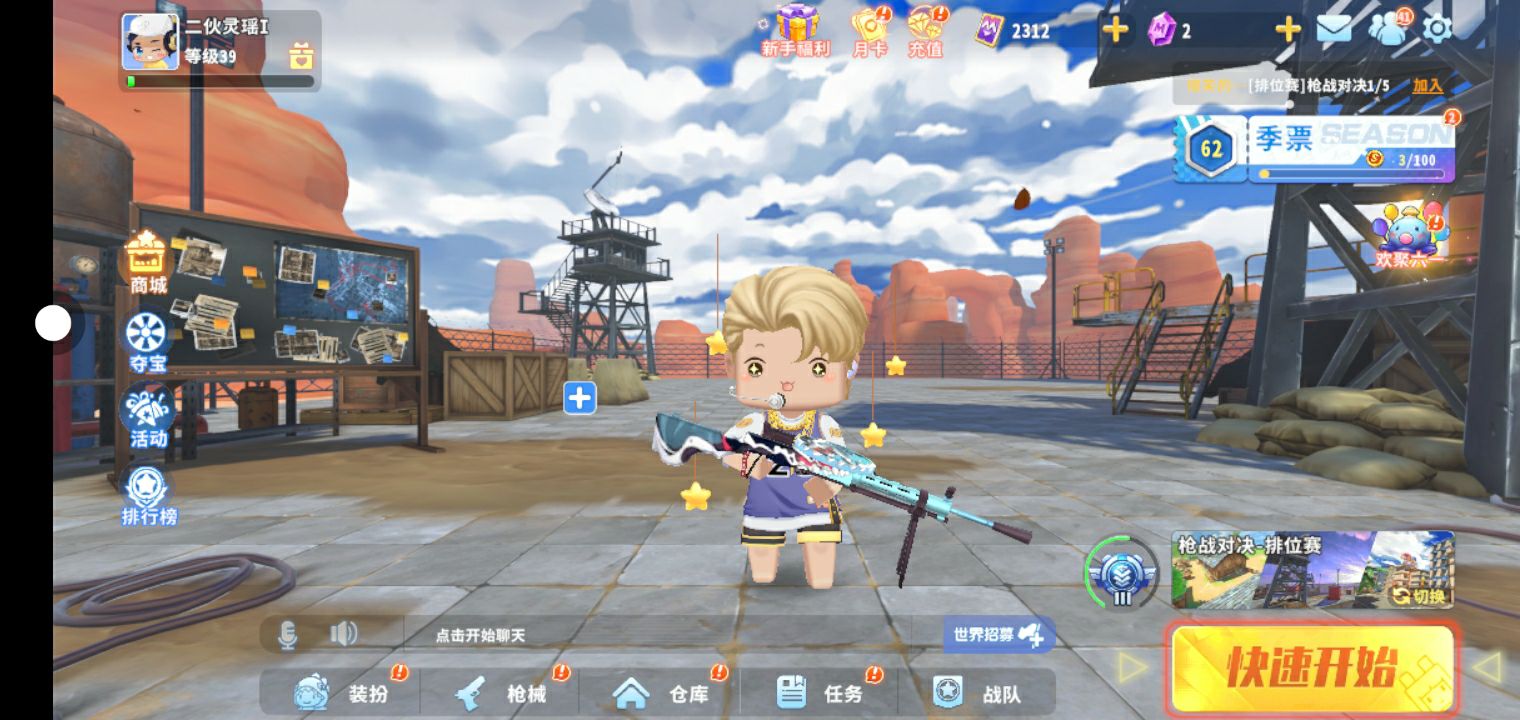This screenshot has width=1520, height=720.
Task: Open 世界招募 world recruitment
Action: 998,634
